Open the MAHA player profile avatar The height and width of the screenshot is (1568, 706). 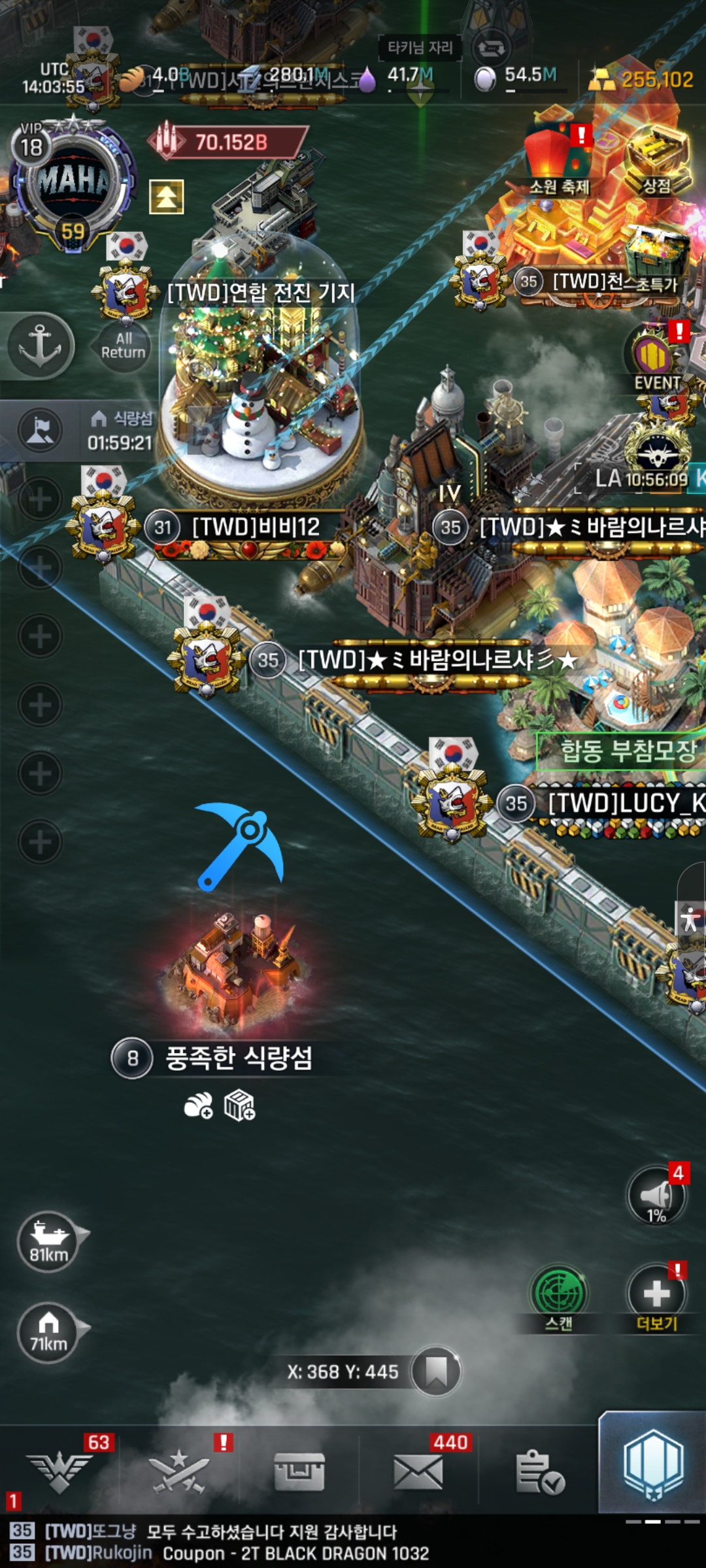72,182
